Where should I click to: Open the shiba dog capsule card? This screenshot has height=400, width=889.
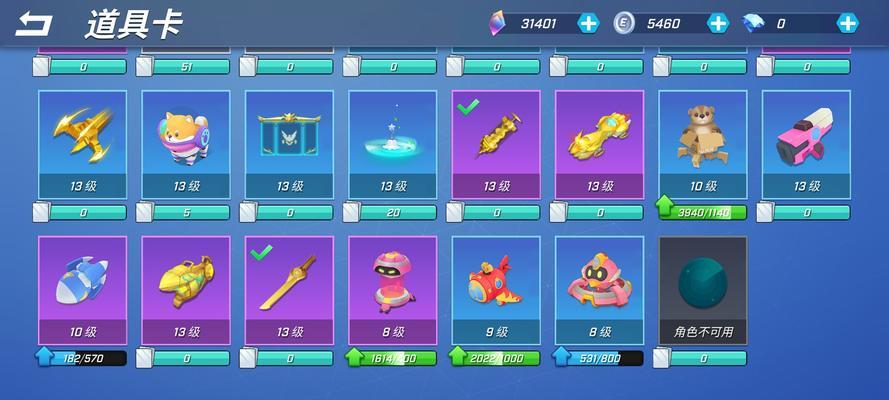(x=186, y=144)
